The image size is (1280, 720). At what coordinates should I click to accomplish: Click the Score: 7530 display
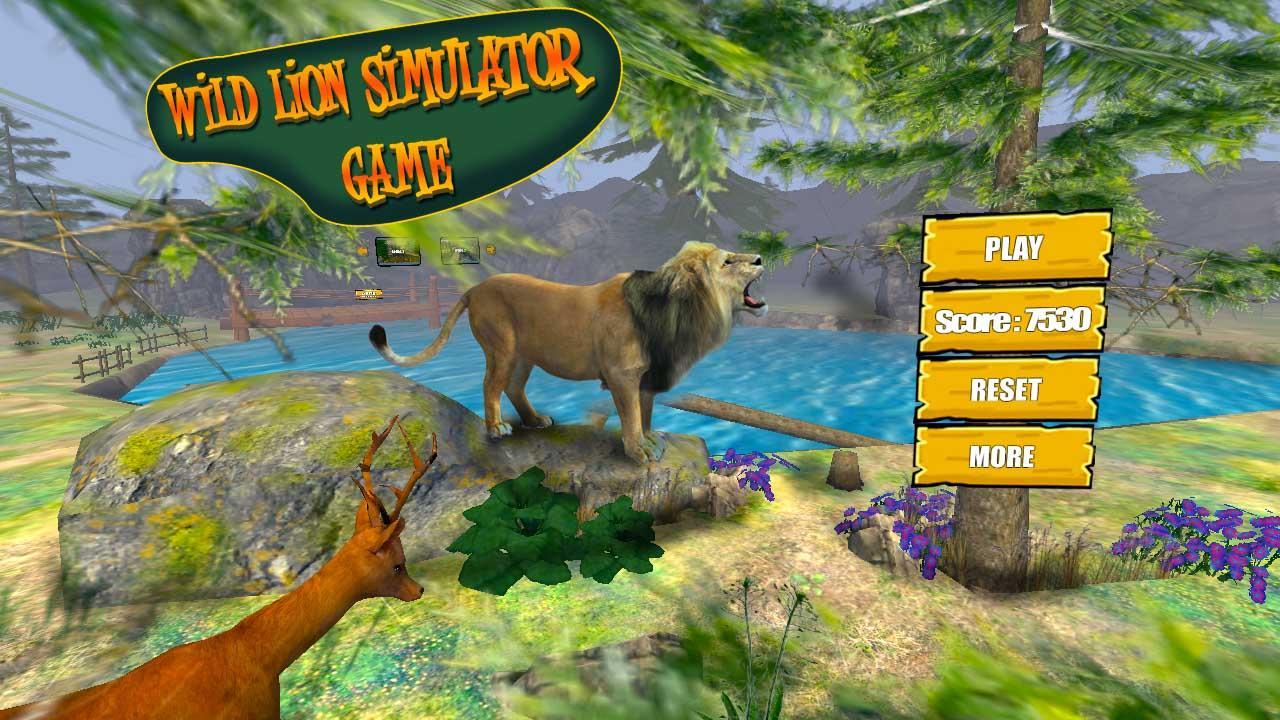click(x=1015, y=320)
